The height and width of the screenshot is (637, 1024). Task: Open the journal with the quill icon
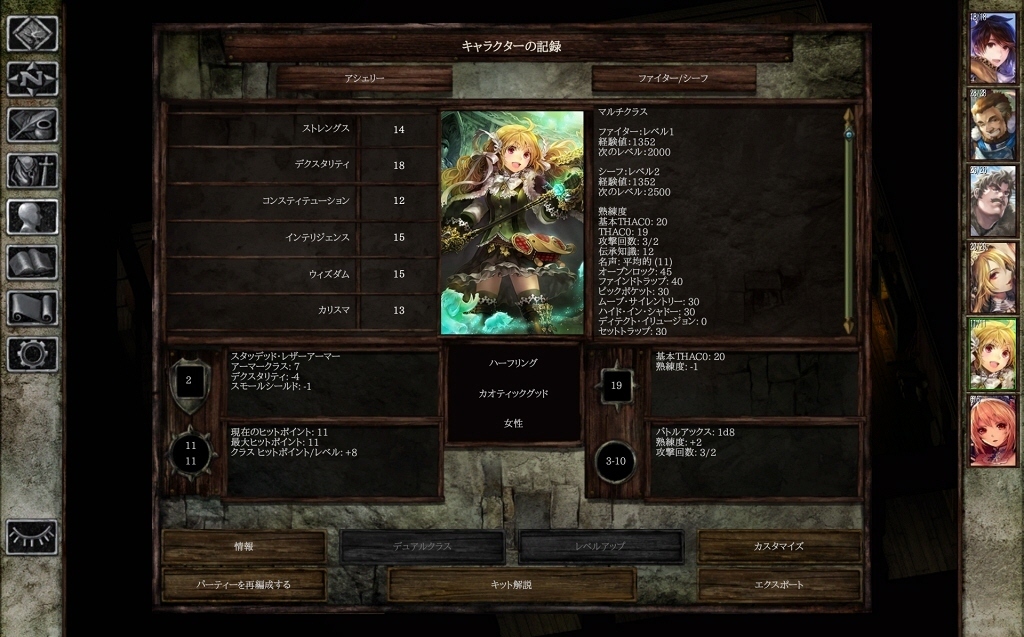(32, 125)
